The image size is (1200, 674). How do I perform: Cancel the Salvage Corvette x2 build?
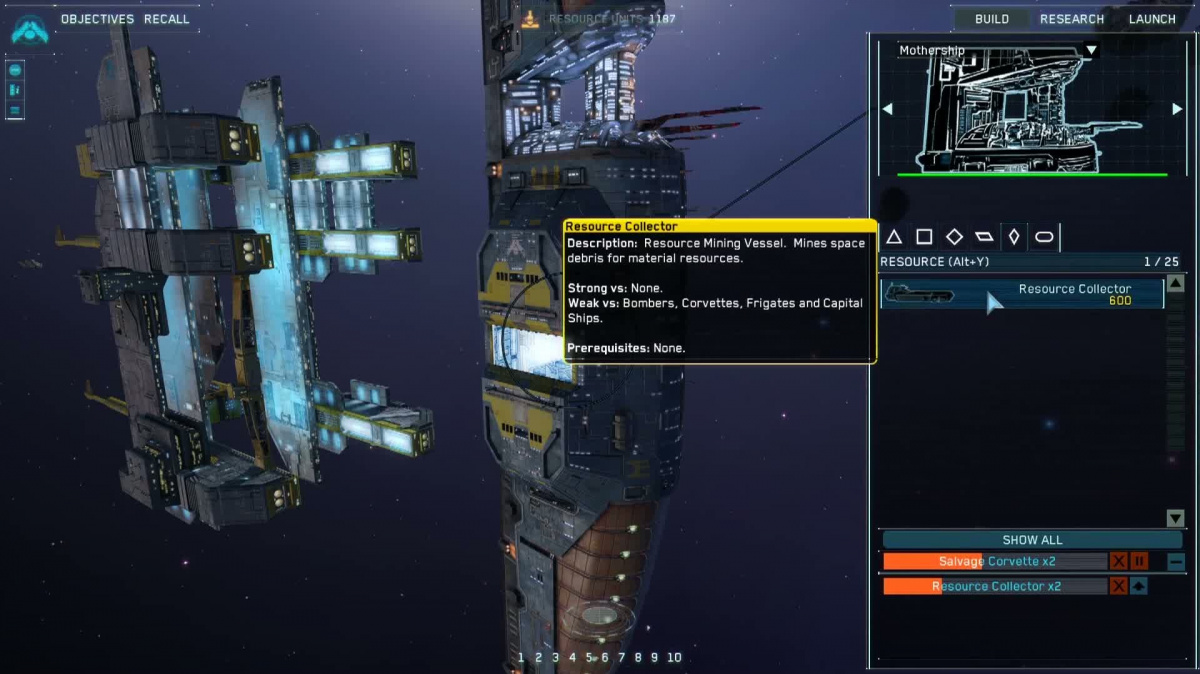[1119, 562]
